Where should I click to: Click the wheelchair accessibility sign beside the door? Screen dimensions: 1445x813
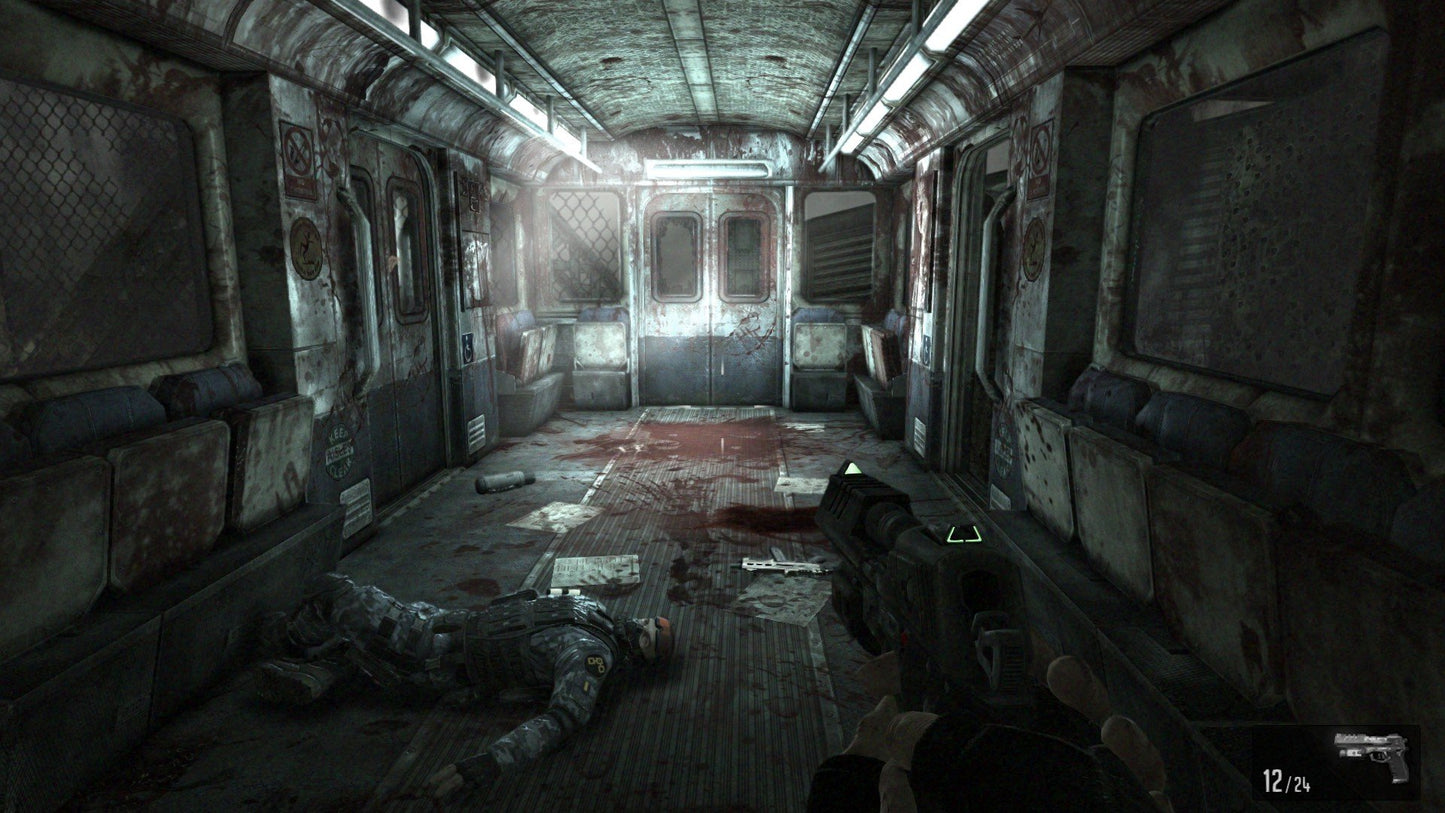coord(468,348)
